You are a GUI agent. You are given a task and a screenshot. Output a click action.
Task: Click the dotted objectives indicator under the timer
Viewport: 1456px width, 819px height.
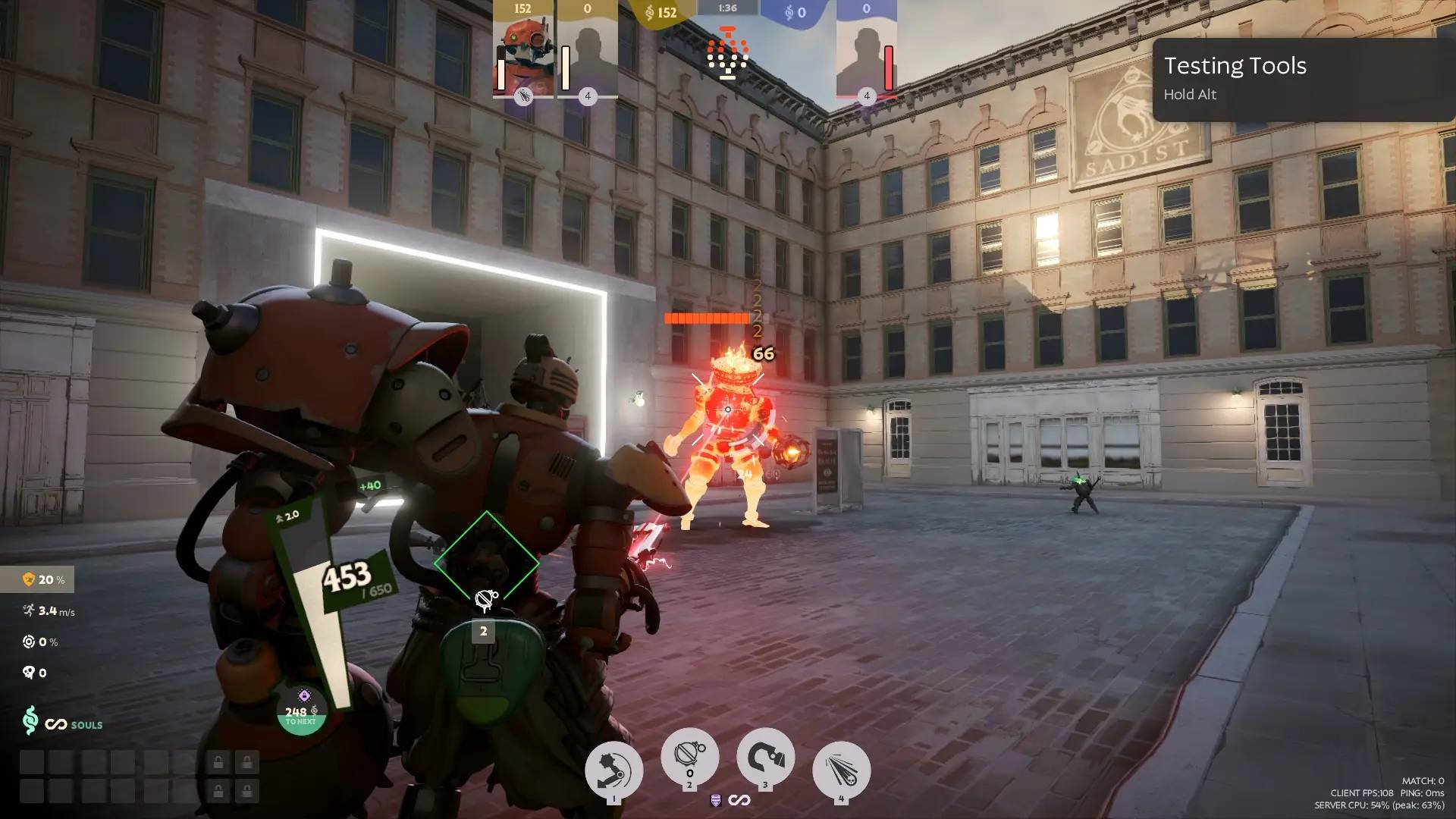(x=728, y=53)
